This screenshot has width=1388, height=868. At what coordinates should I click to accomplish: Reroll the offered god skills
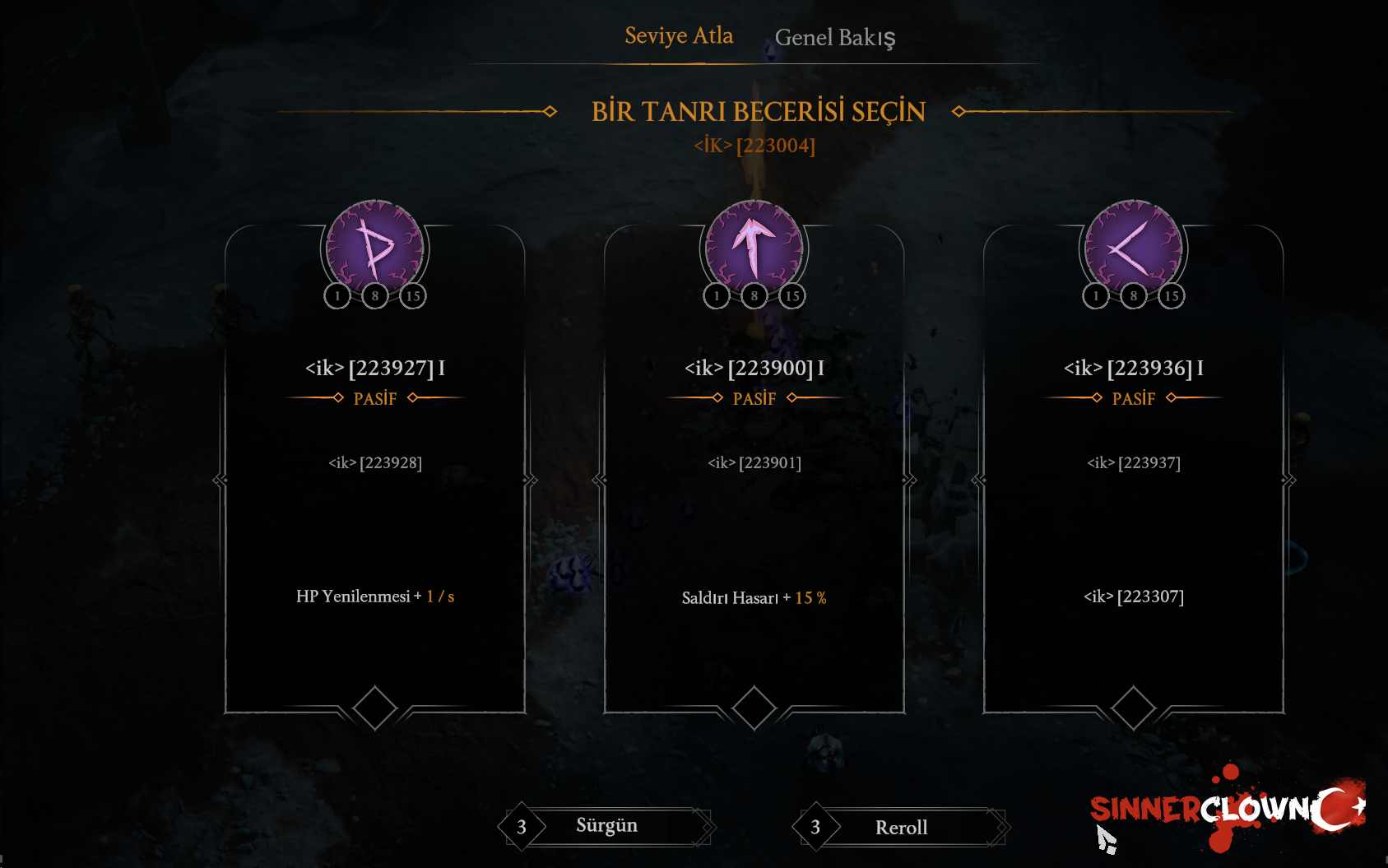[x=902, y=828]
